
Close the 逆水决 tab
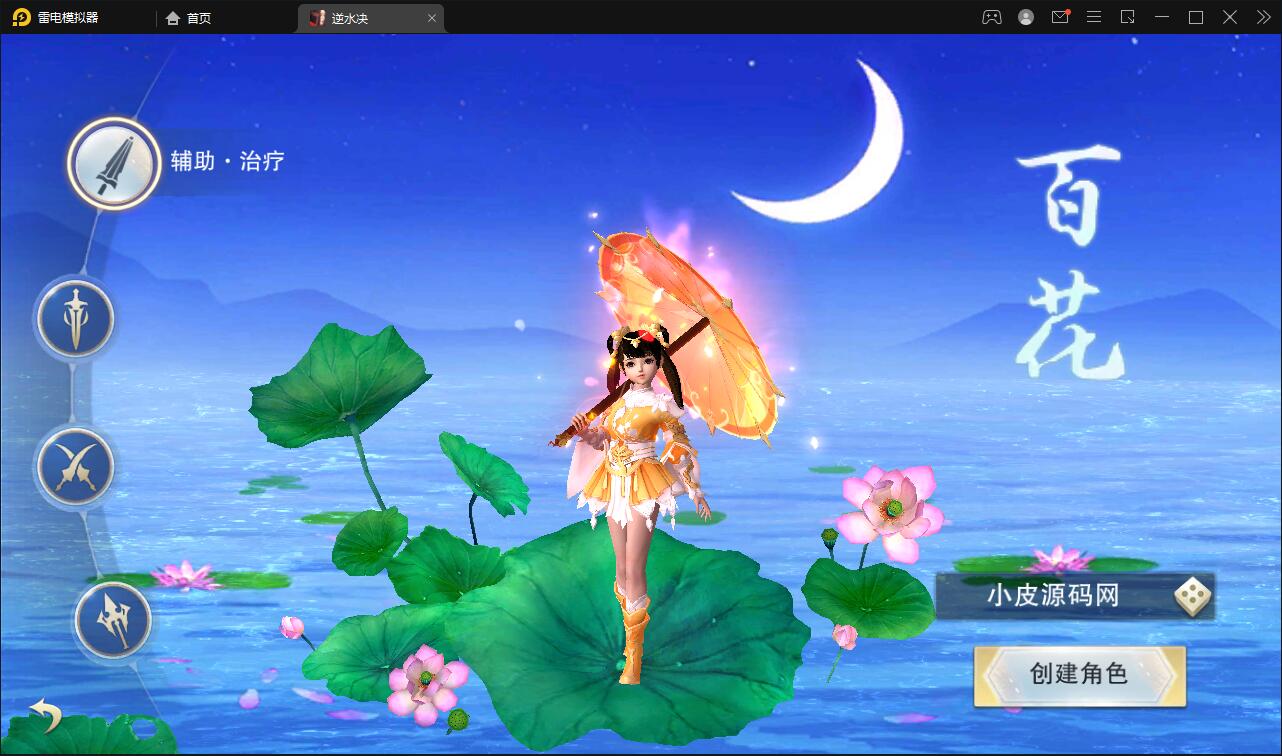click(x=432, y=17)
